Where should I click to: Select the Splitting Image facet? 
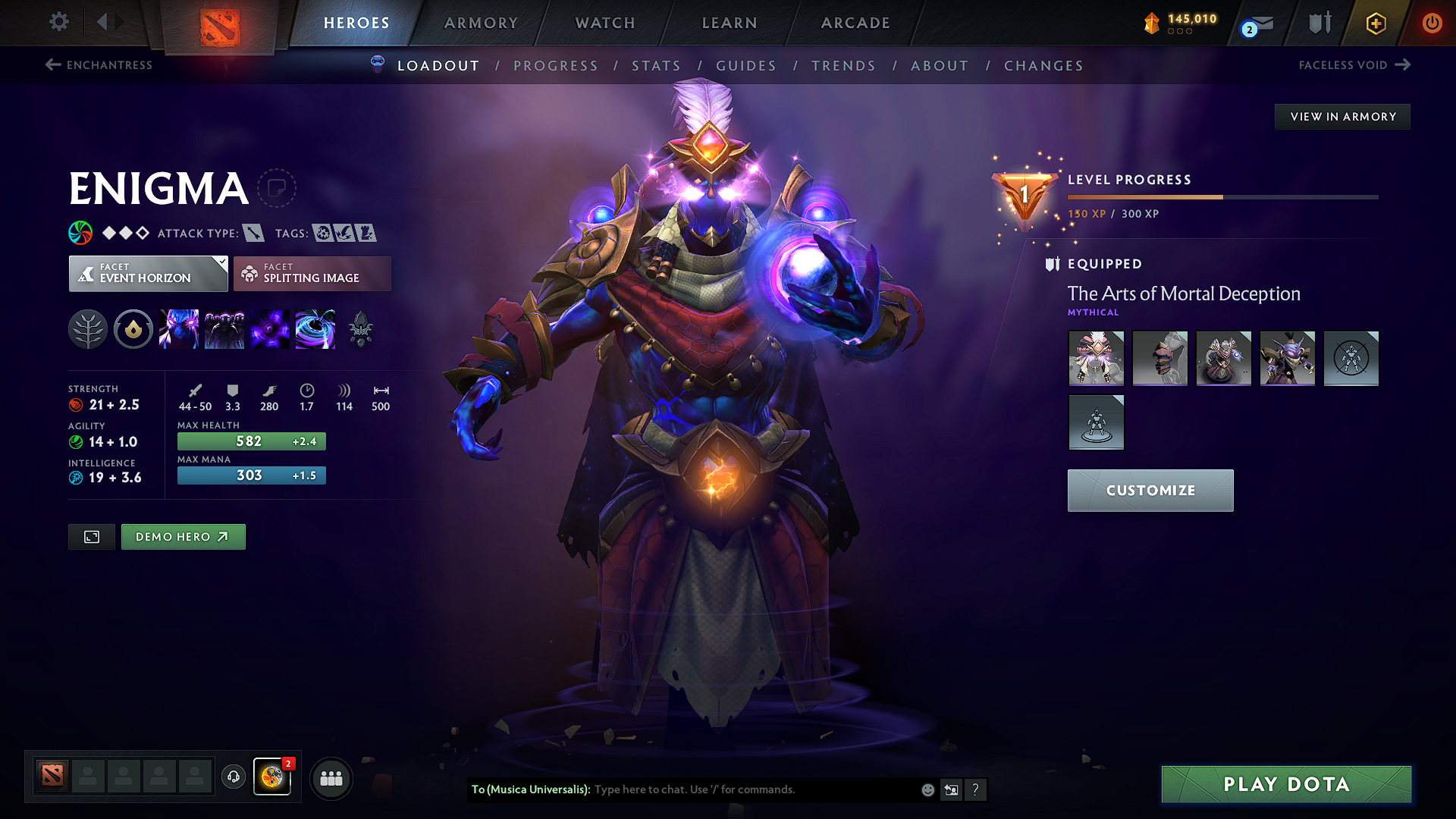pos(312,273)
